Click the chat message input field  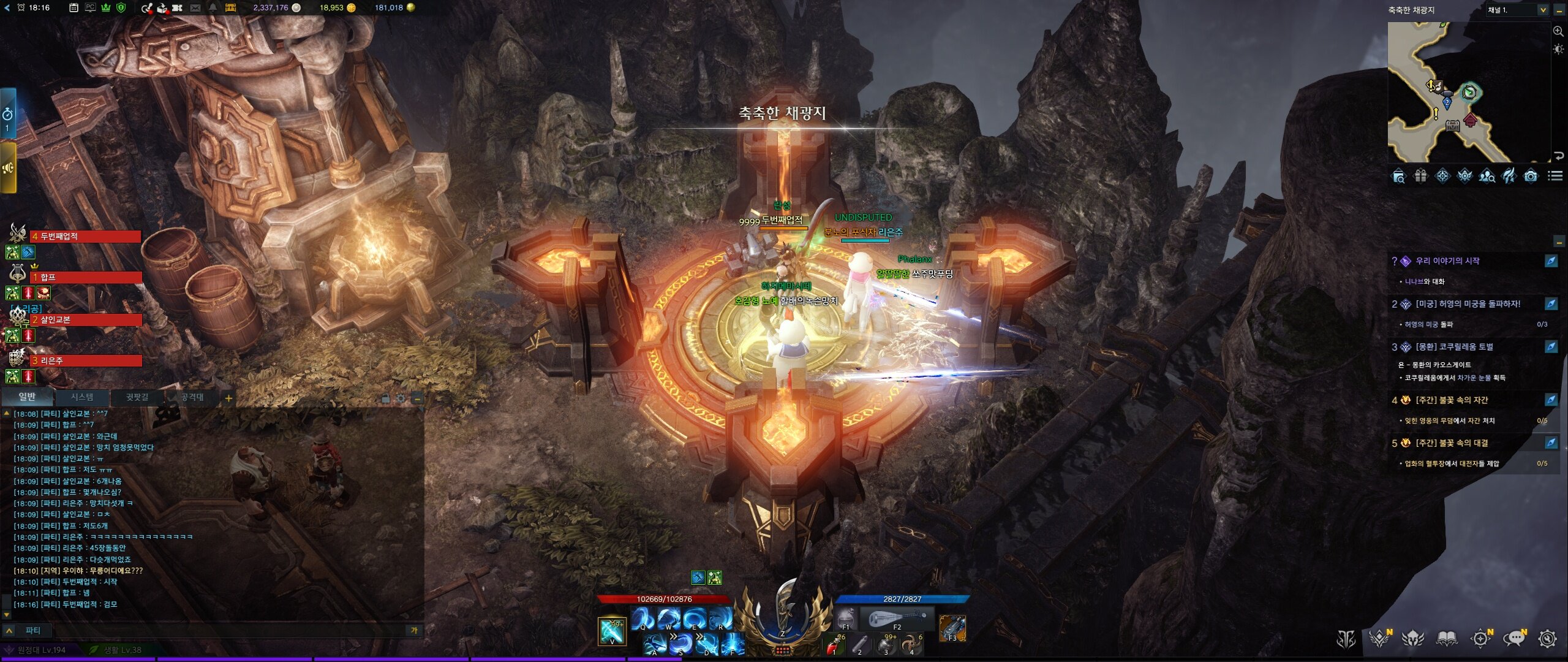(221, 630)
